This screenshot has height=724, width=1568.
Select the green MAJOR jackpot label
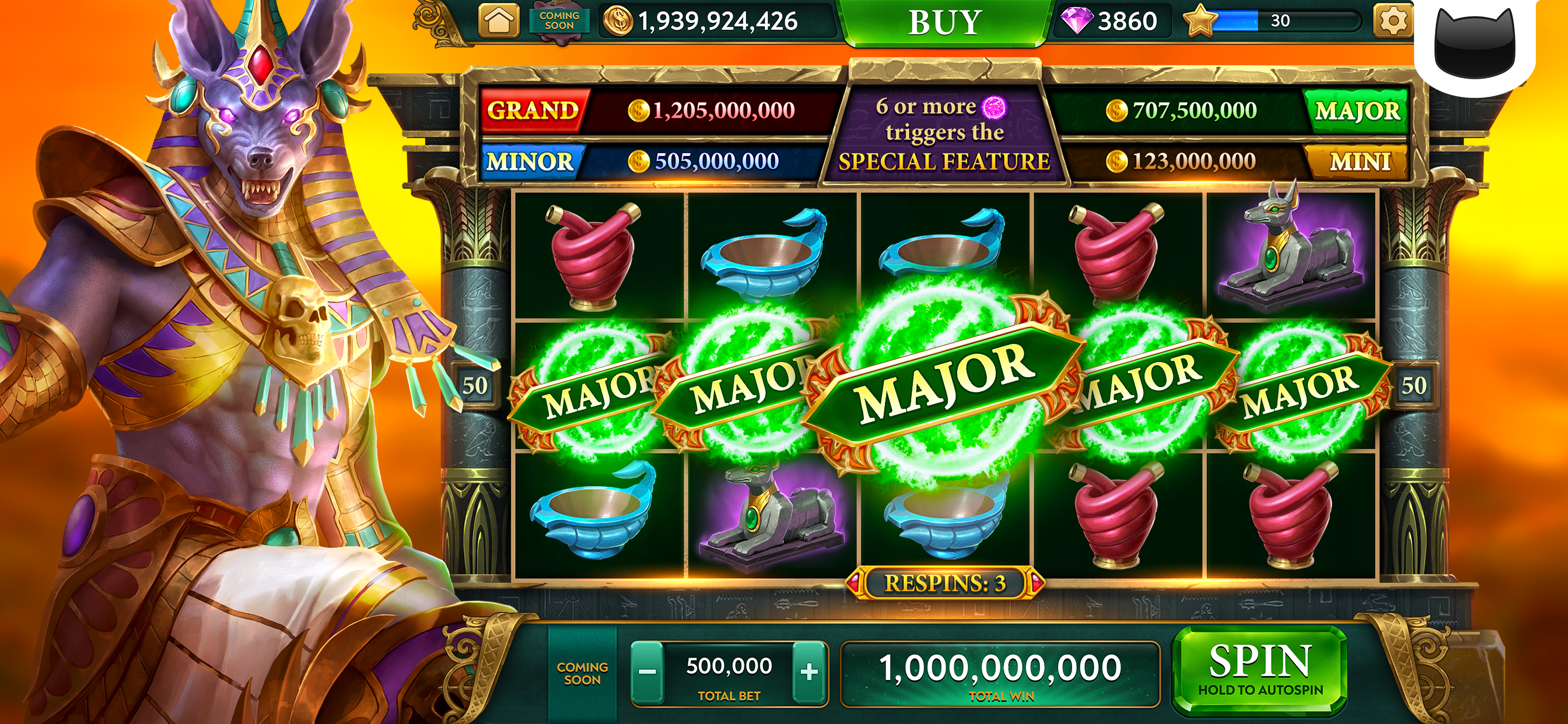click(x=1357, y=111)
